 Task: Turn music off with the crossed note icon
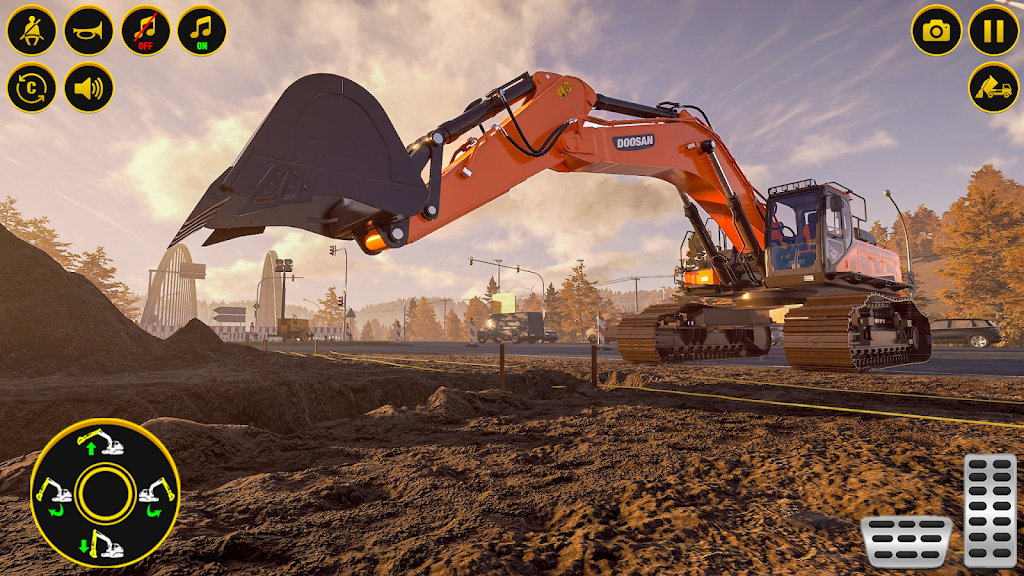click(146, 30)
